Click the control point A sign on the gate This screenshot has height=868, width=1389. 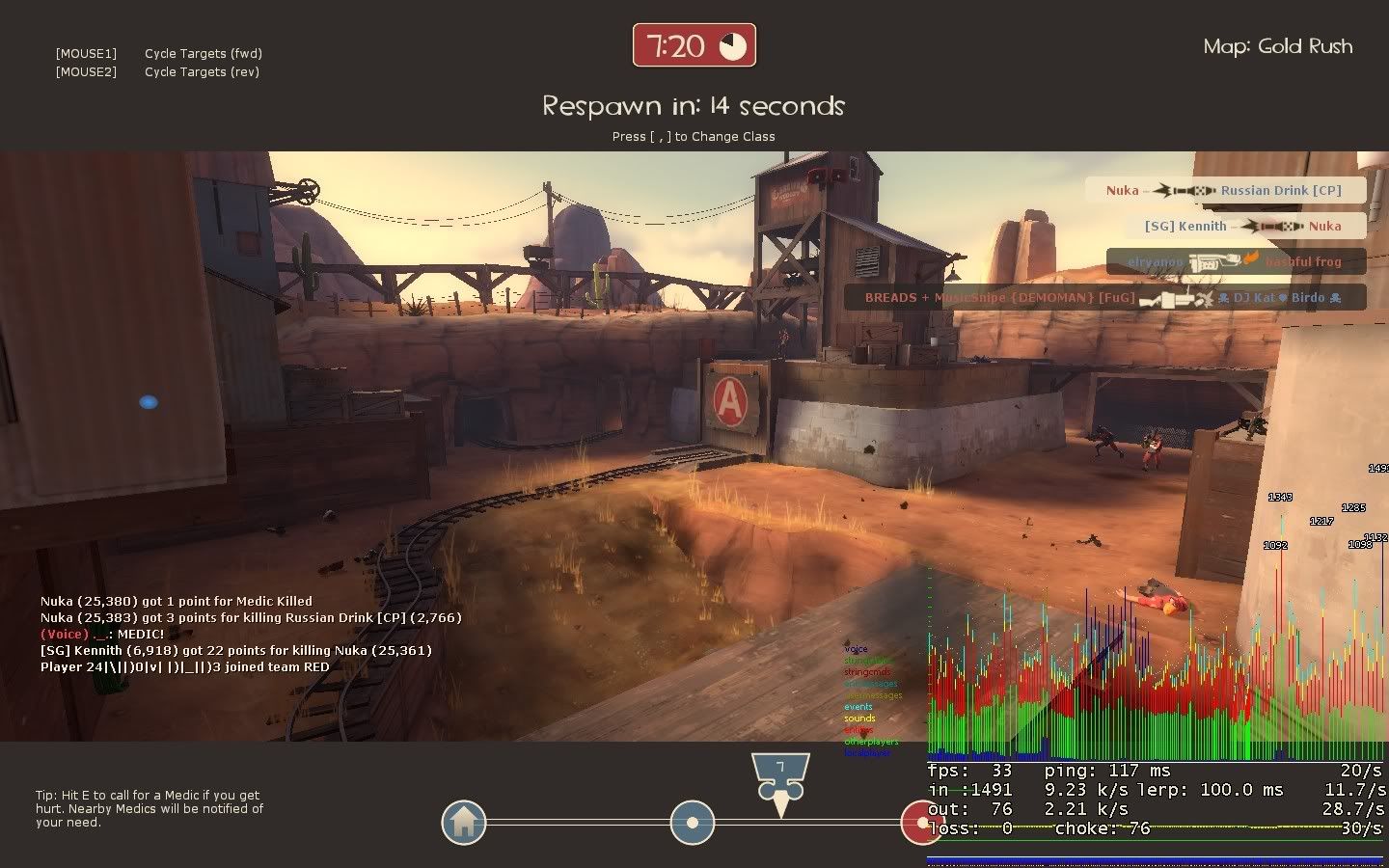point(730,399)
